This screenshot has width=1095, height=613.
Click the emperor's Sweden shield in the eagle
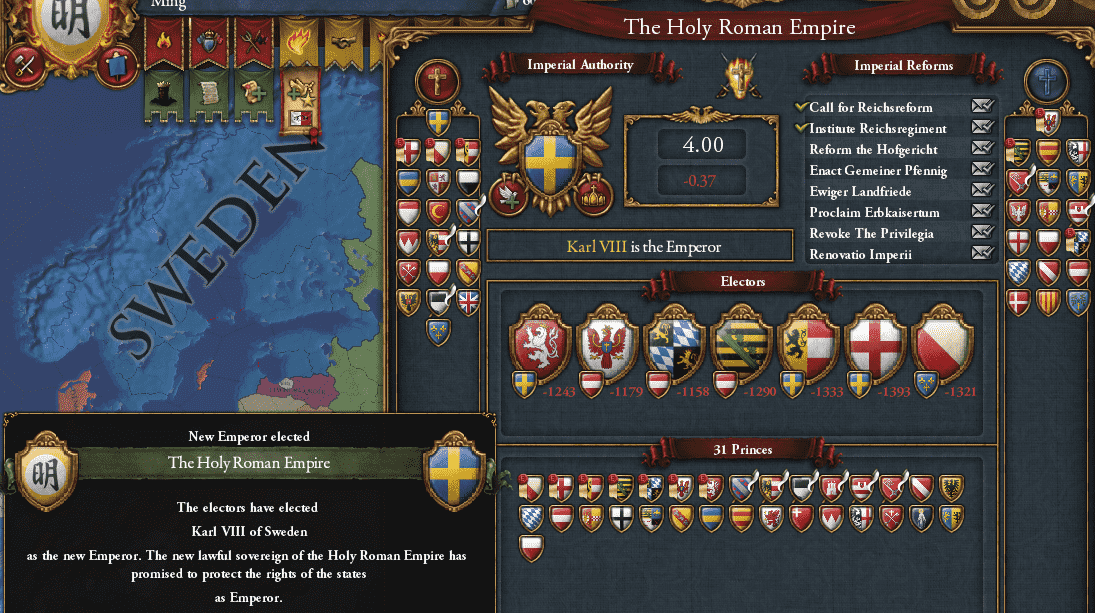click(x=549, y=160)
